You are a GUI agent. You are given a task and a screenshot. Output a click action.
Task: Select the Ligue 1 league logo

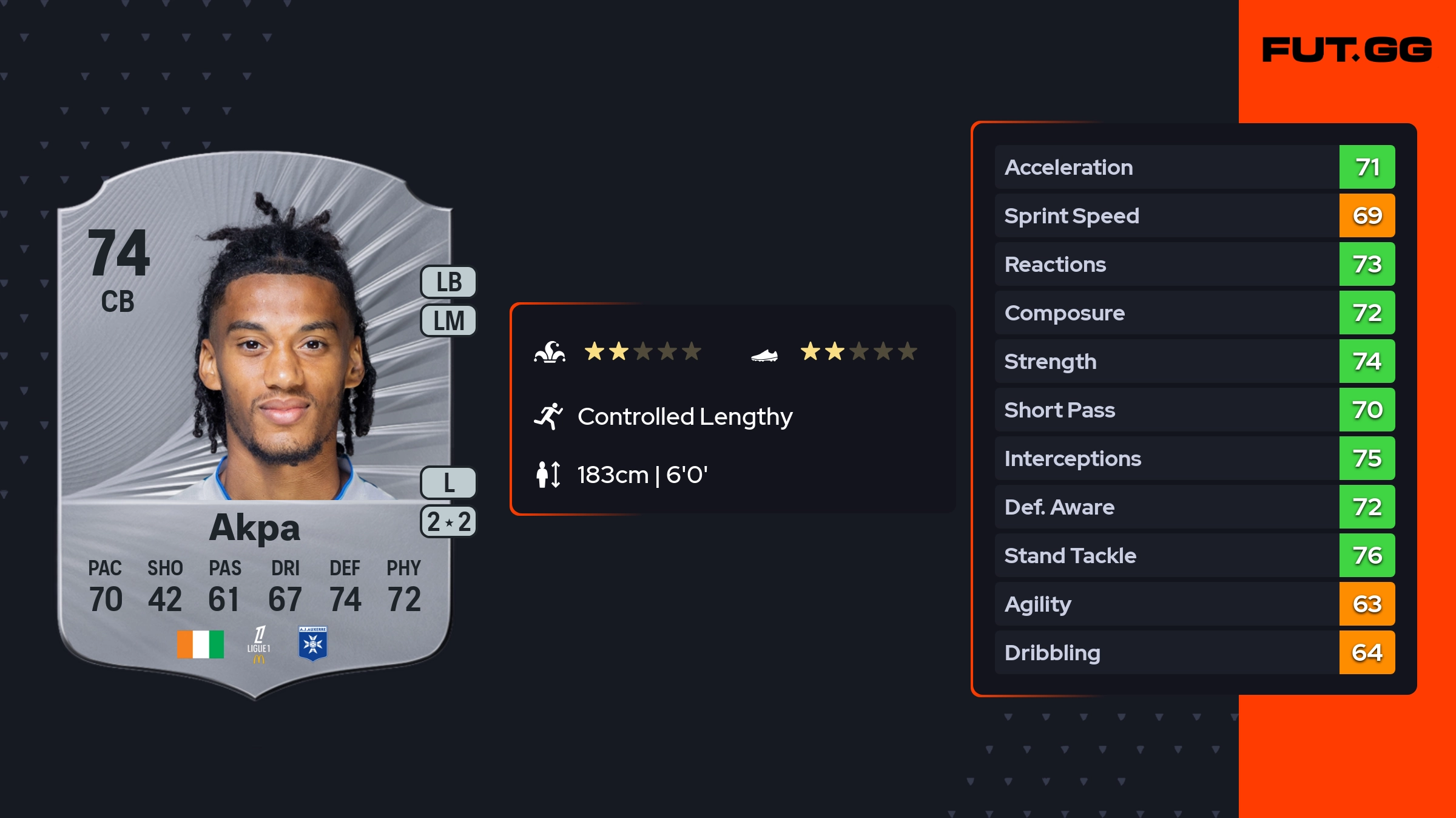[259, 644]
